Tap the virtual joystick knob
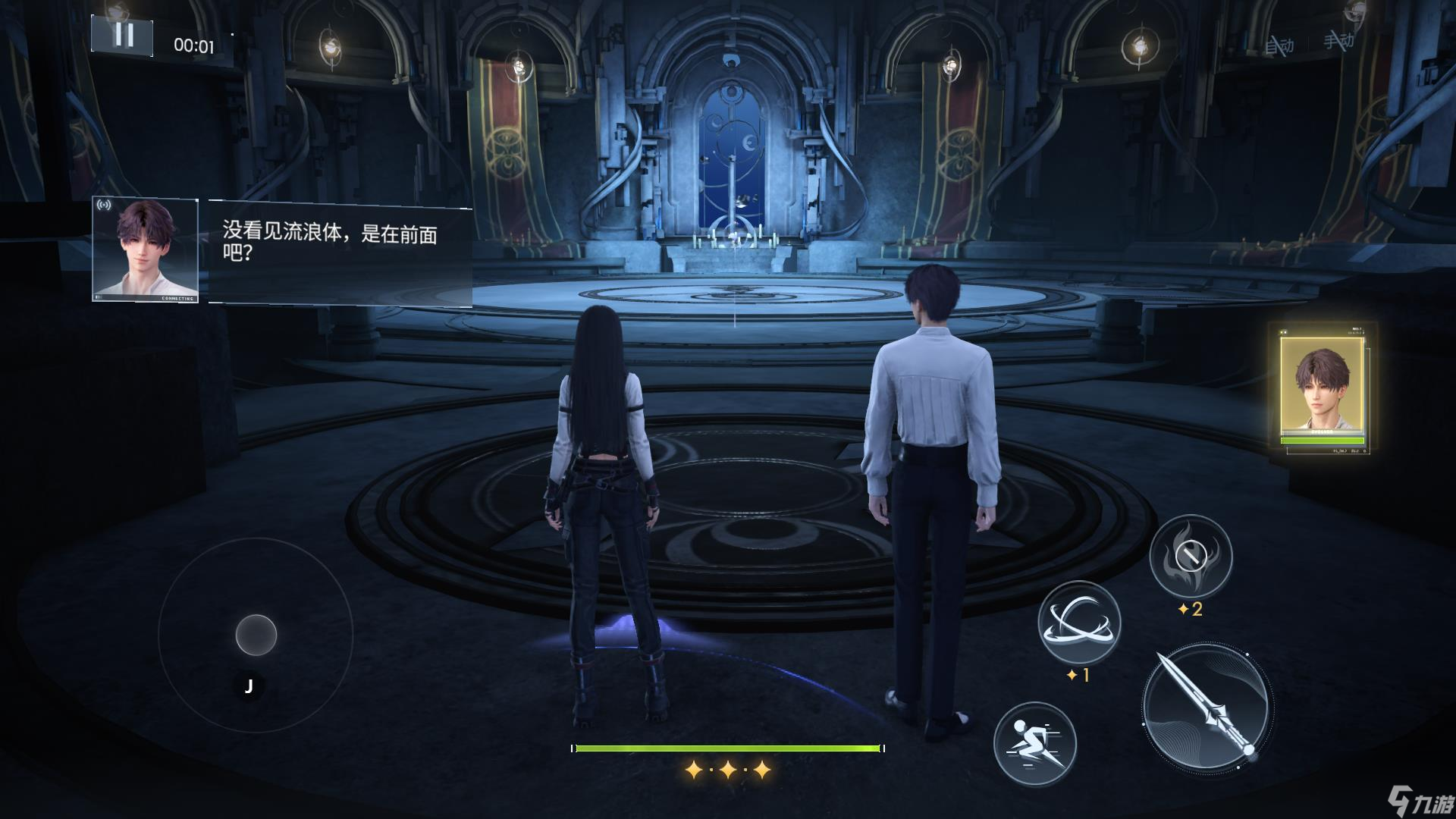This screenshot has width=1456, height=819. click(256, 635)
